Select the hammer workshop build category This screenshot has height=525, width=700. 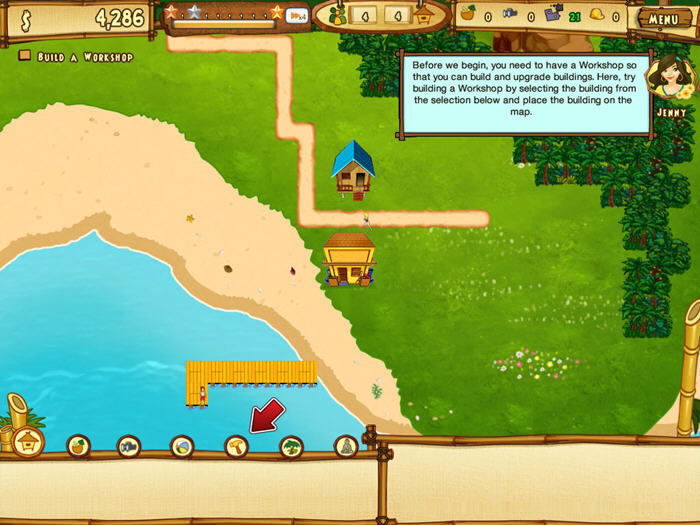click(x=237, y=446)
